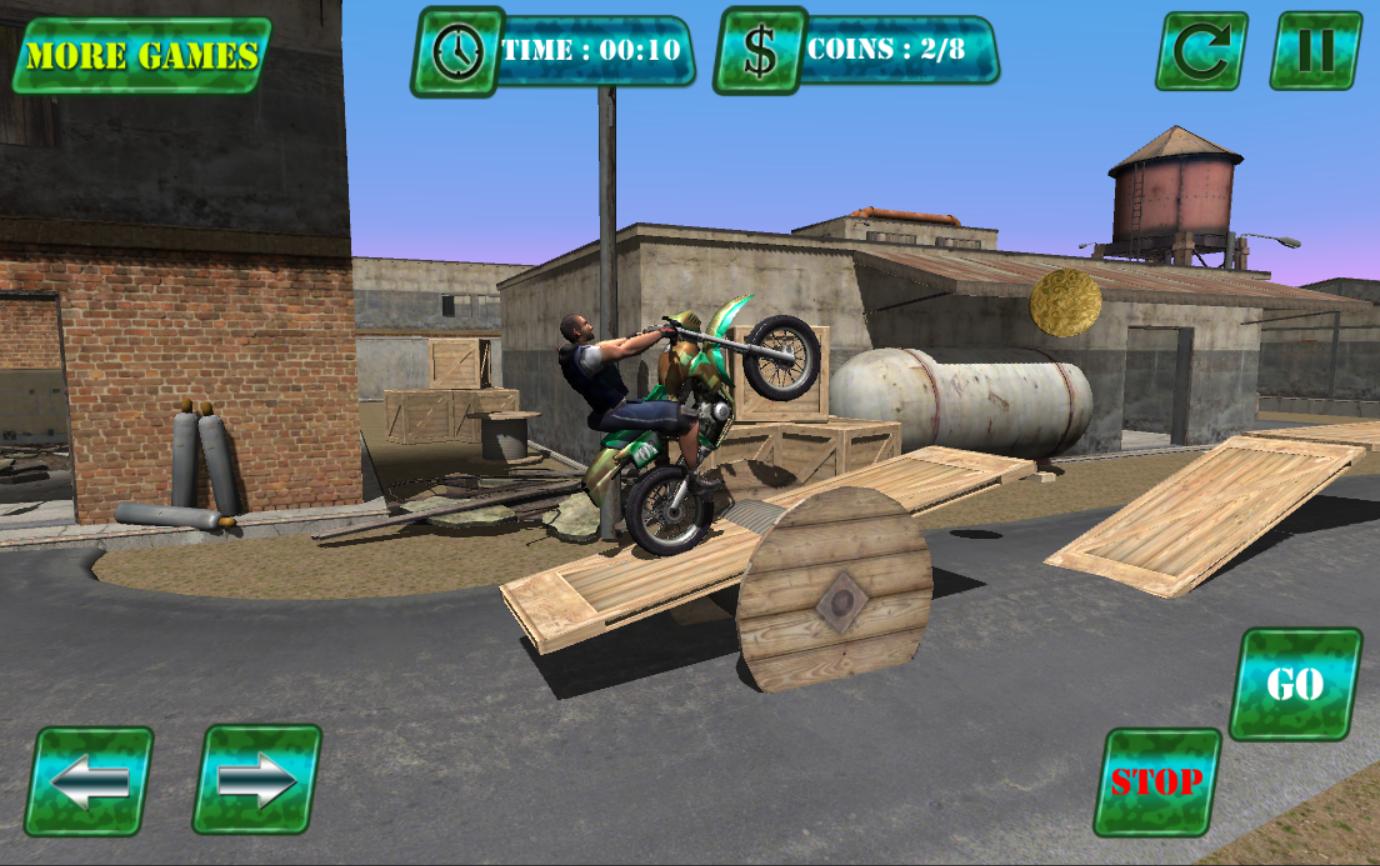This screenshot has height=866, width=1380.
Task: Click the COINS : 2/8 counter panel
Action: tap(890, 50)
